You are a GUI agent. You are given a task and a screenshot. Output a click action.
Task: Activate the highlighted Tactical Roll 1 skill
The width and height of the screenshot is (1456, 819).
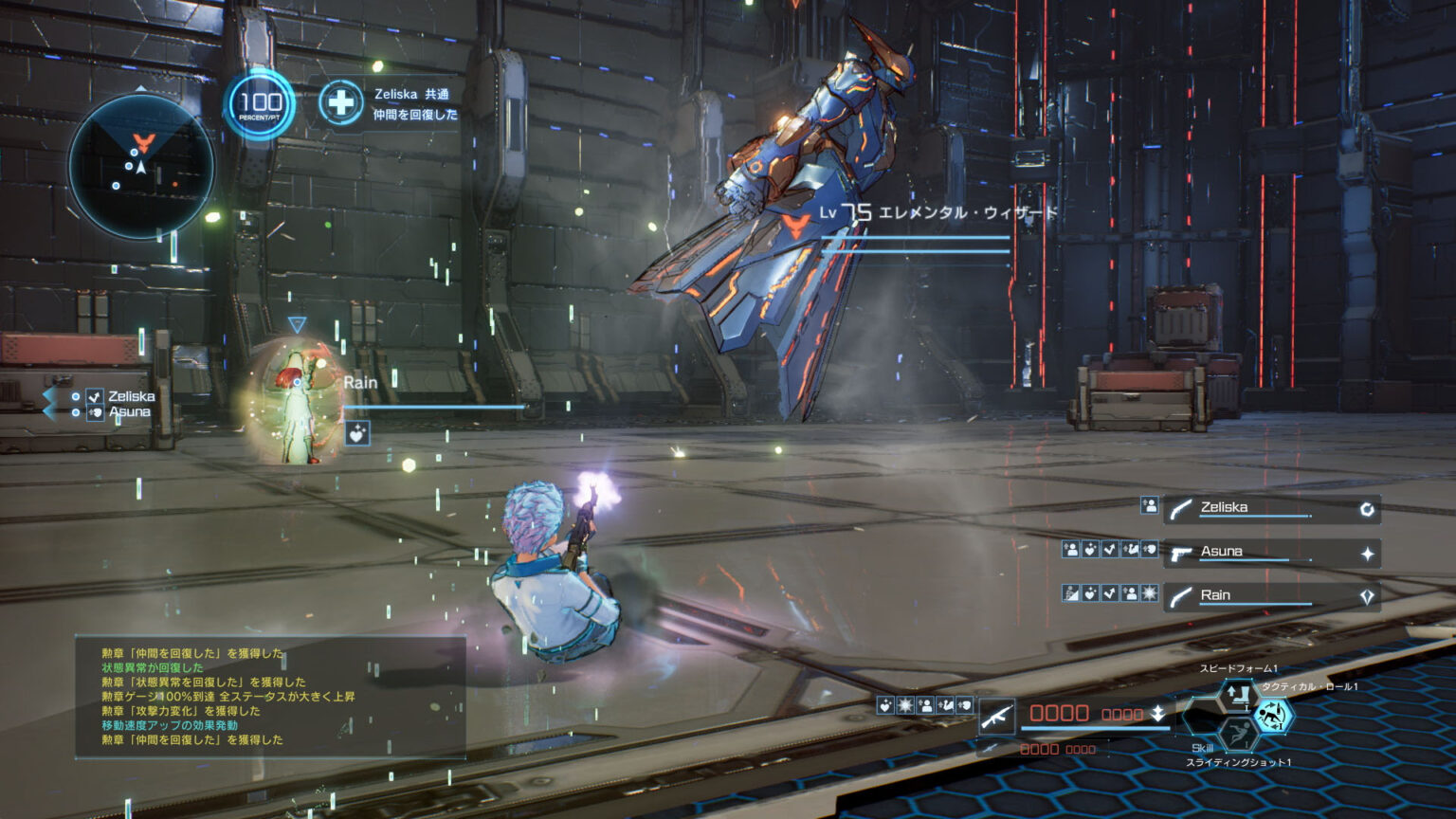click(x=1272, y=716)
